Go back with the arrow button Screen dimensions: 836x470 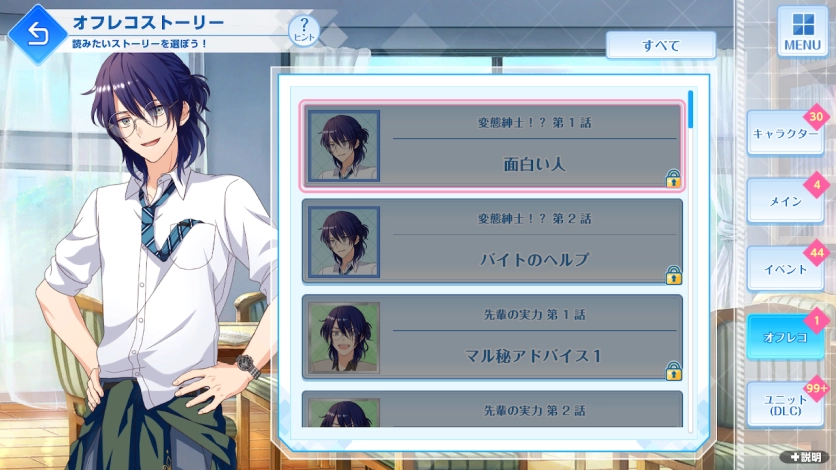coord(37,34)
